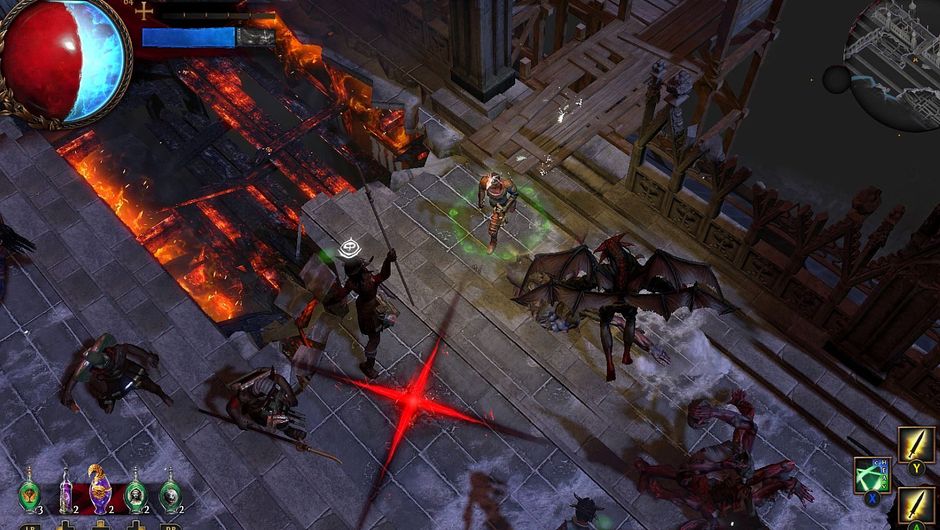The image size is (940, 530).
Task: Activate the glowing sword skill labeled A
Action: click(x=916, y=505)
